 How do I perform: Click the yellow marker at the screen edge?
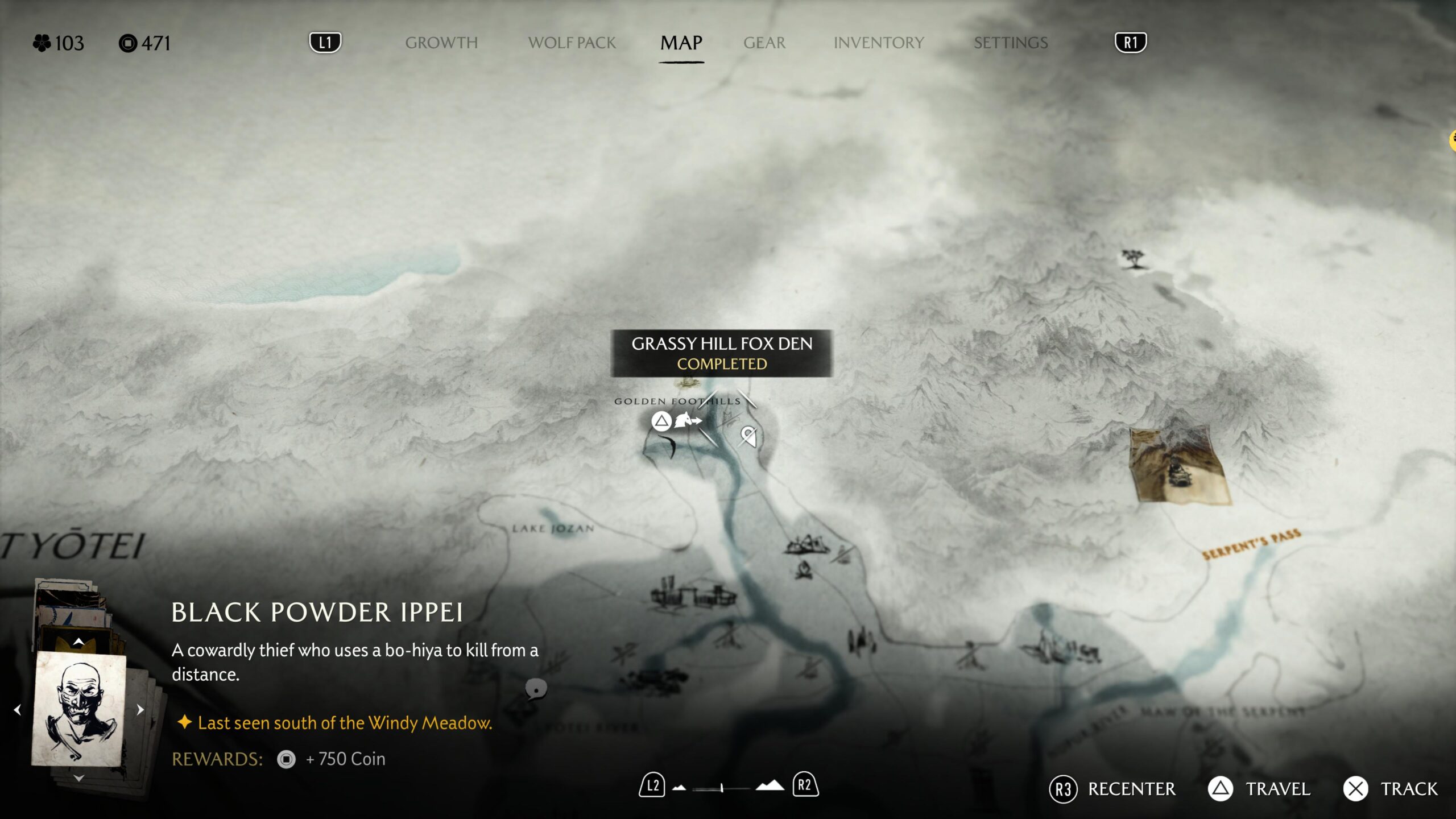coord(1452,140)
